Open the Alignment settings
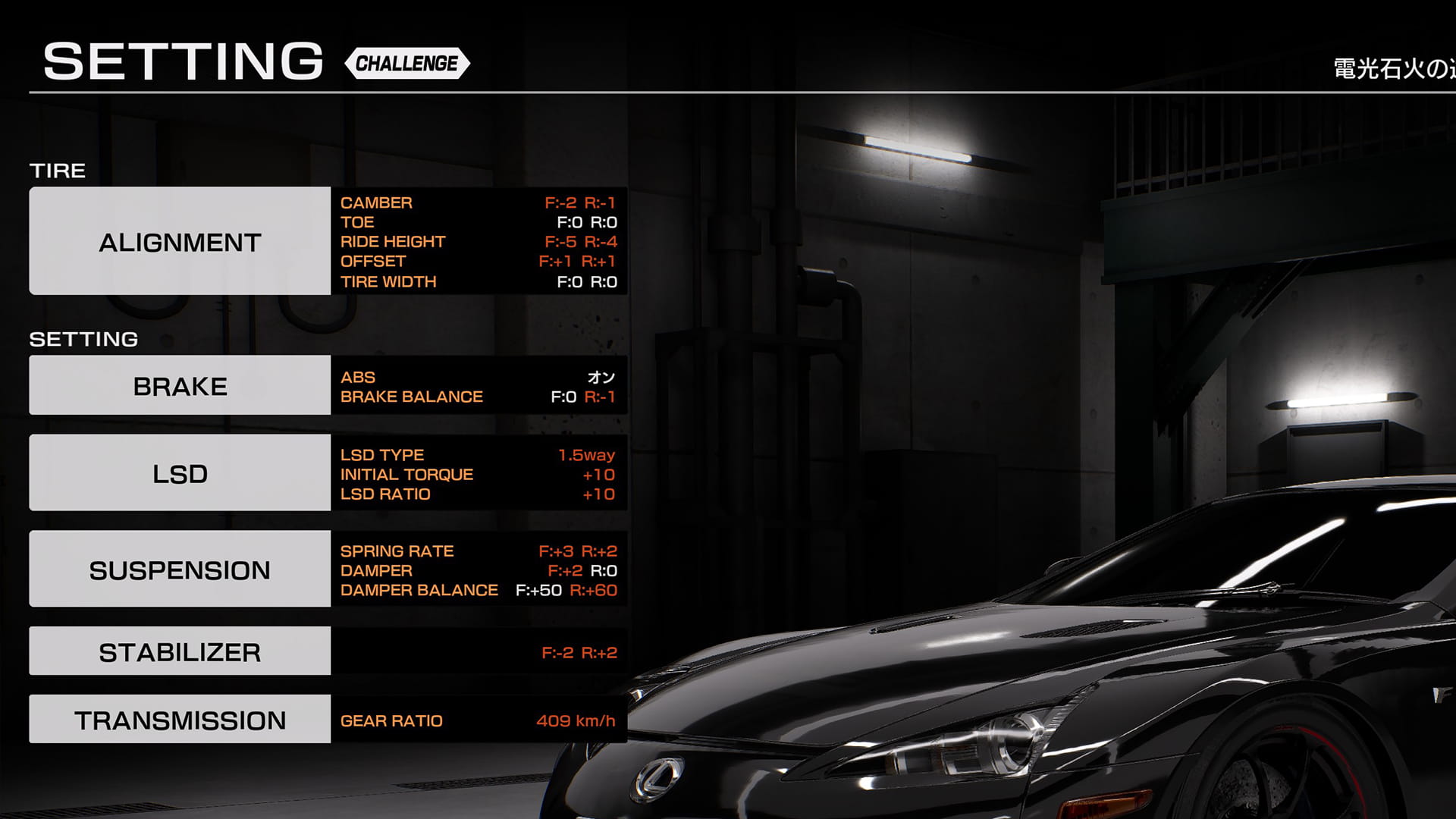The image size is (1456, 819). point(180,241)
